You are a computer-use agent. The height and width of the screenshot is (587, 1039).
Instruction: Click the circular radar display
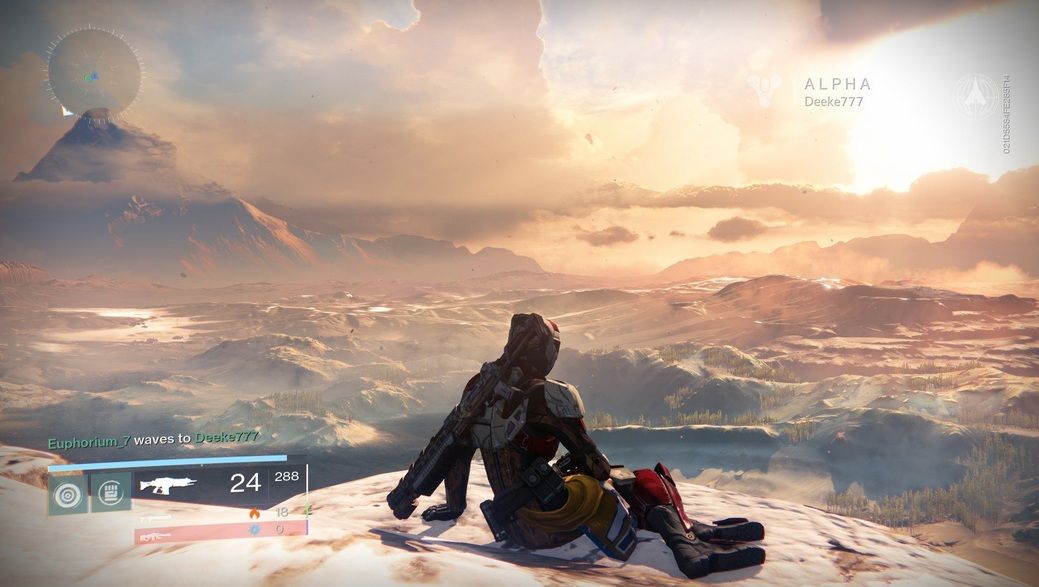94,71
